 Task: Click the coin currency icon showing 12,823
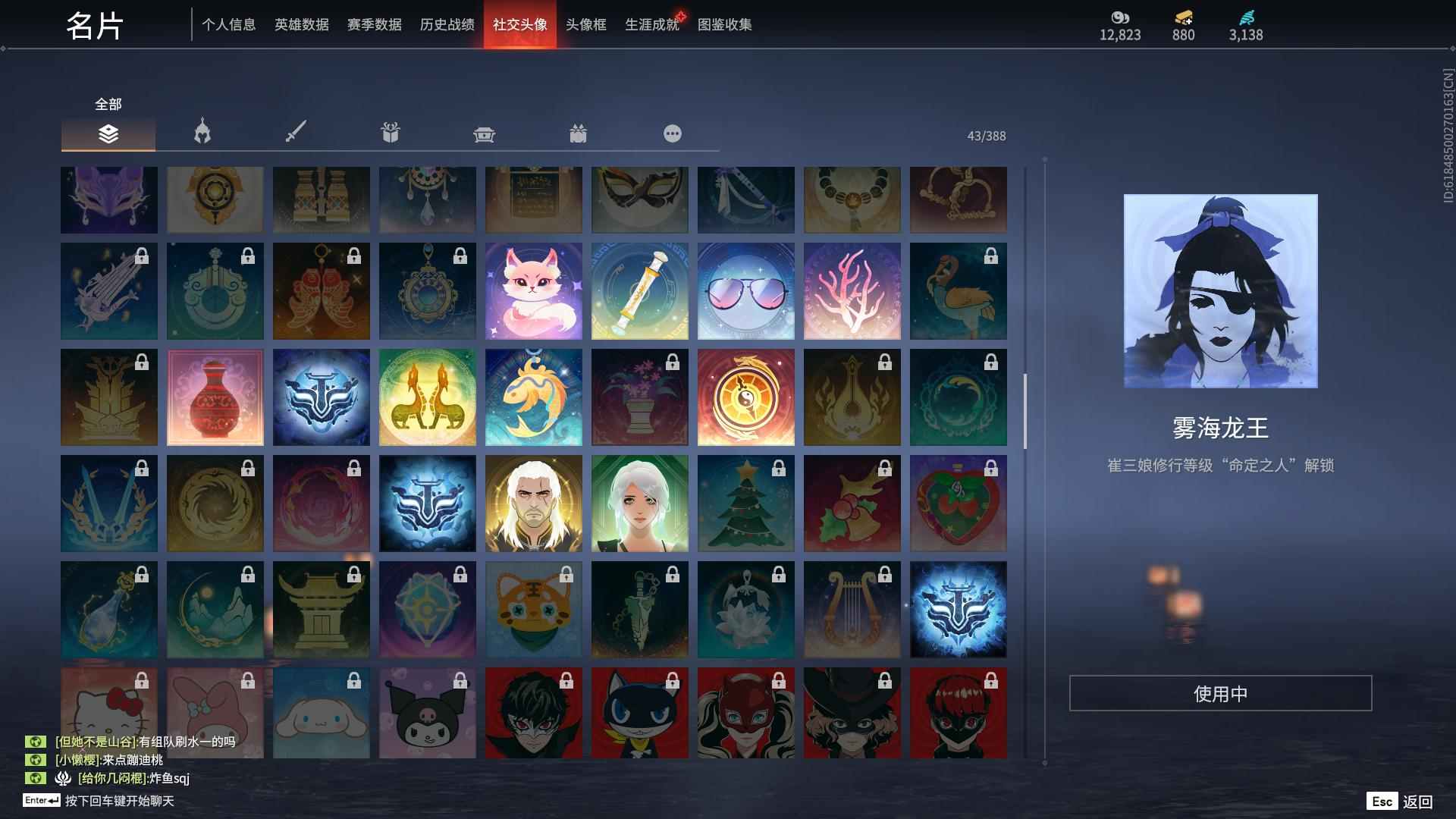coord(1119,17)
